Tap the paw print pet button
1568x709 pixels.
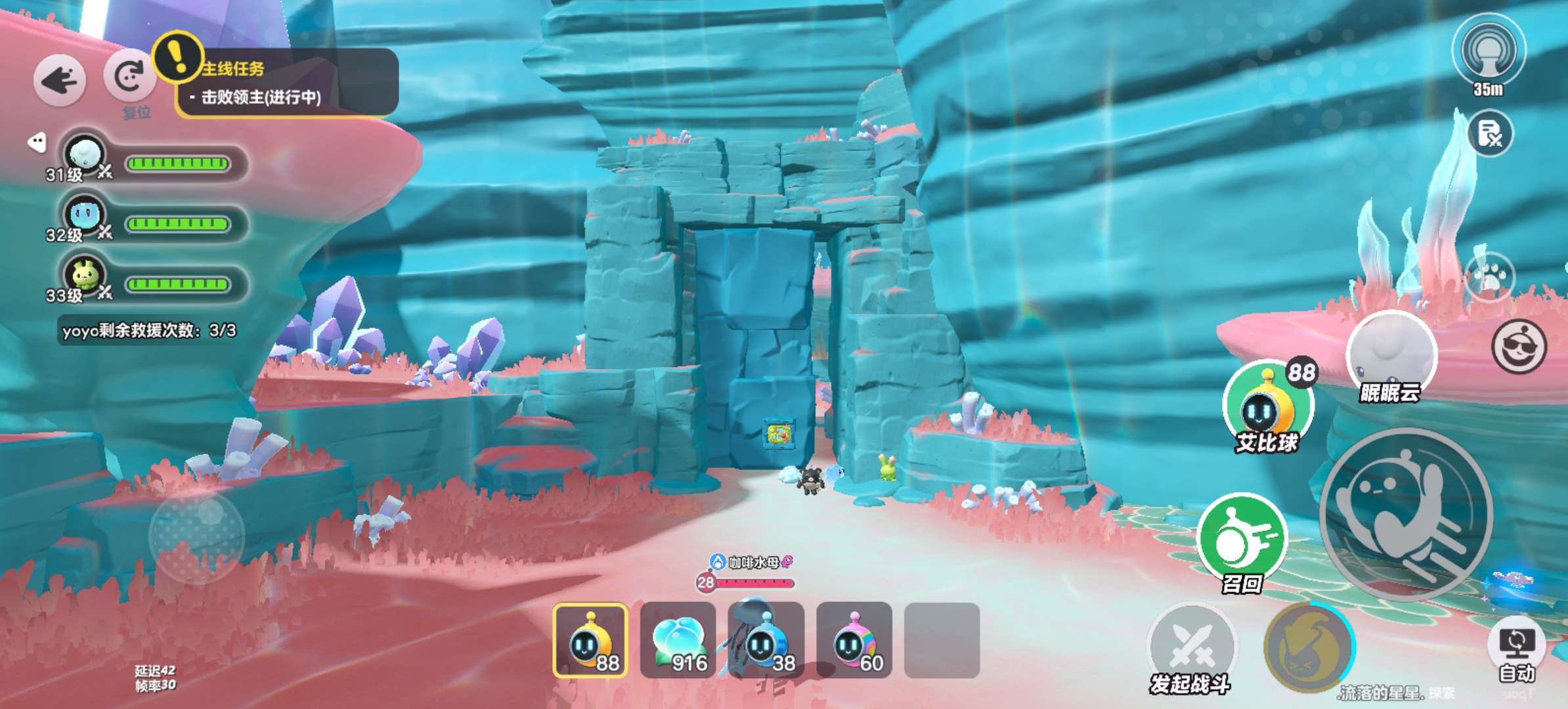coord(1489,277)
